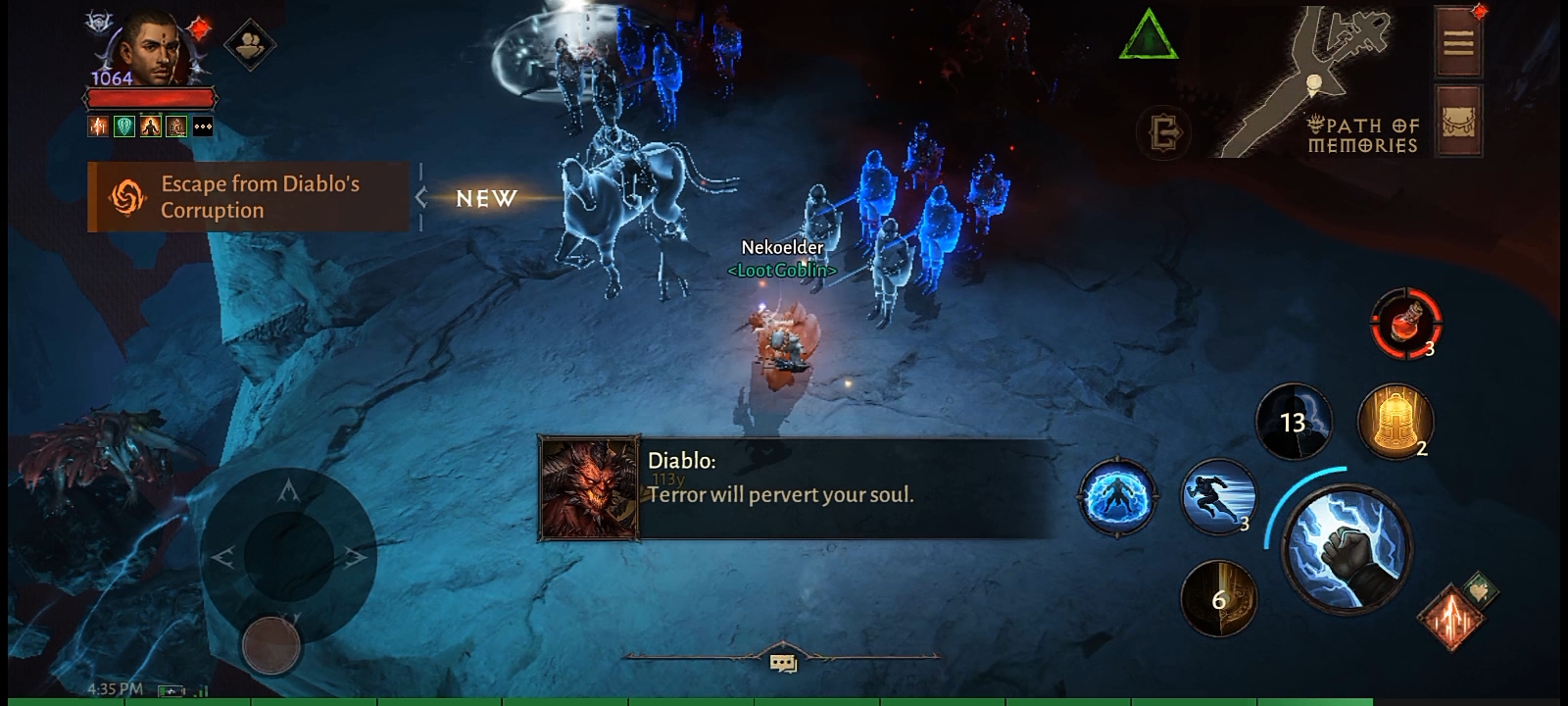The height and width of the screenshot is (706, 1568).
Task: Open the inventory bag button
Action: tap(1458, 121)
